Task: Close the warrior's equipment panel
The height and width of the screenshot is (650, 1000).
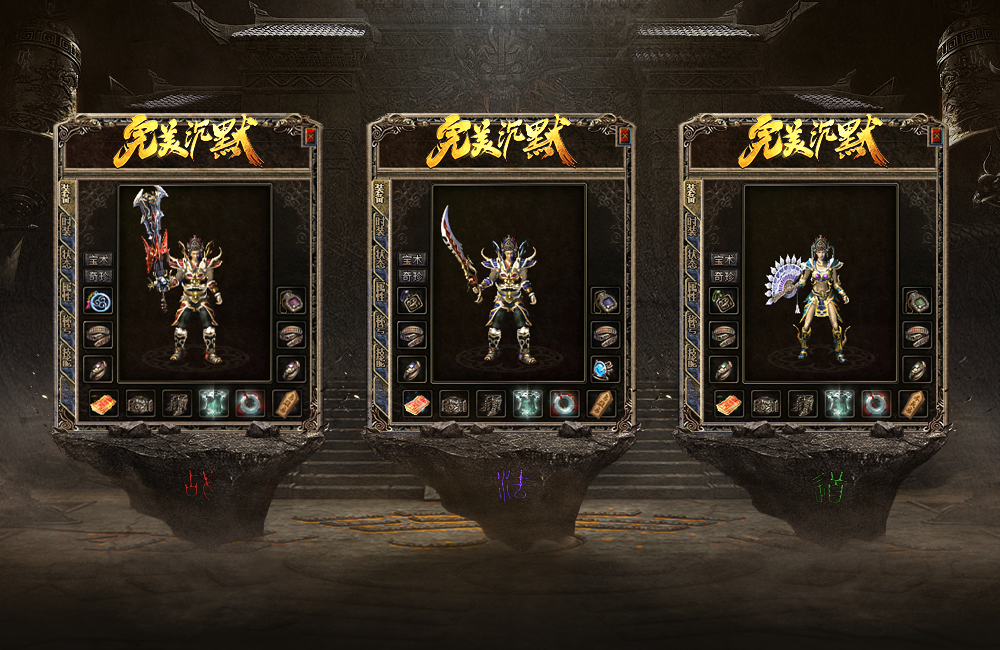Action: (x=310, y=136)
